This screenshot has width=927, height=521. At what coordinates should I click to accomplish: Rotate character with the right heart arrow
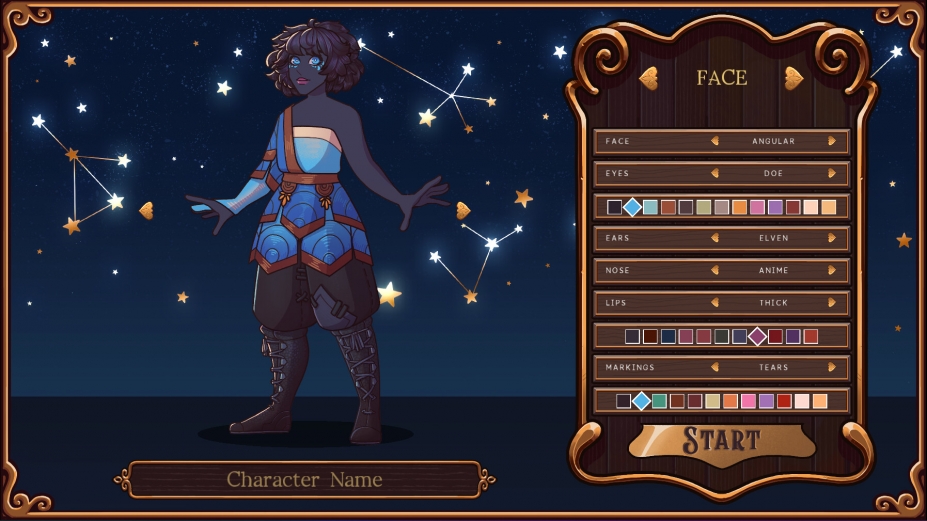tap(463, 210)
